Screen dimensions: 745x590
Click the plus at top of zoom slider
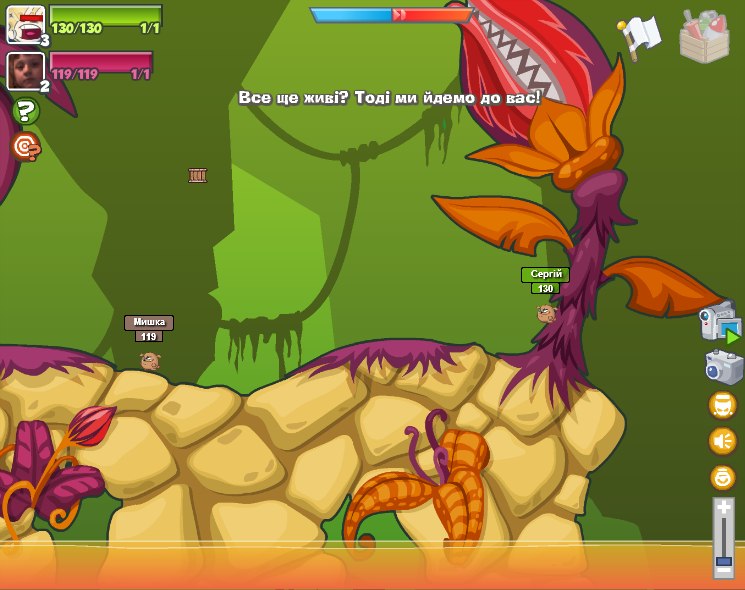tap(723, 507)
